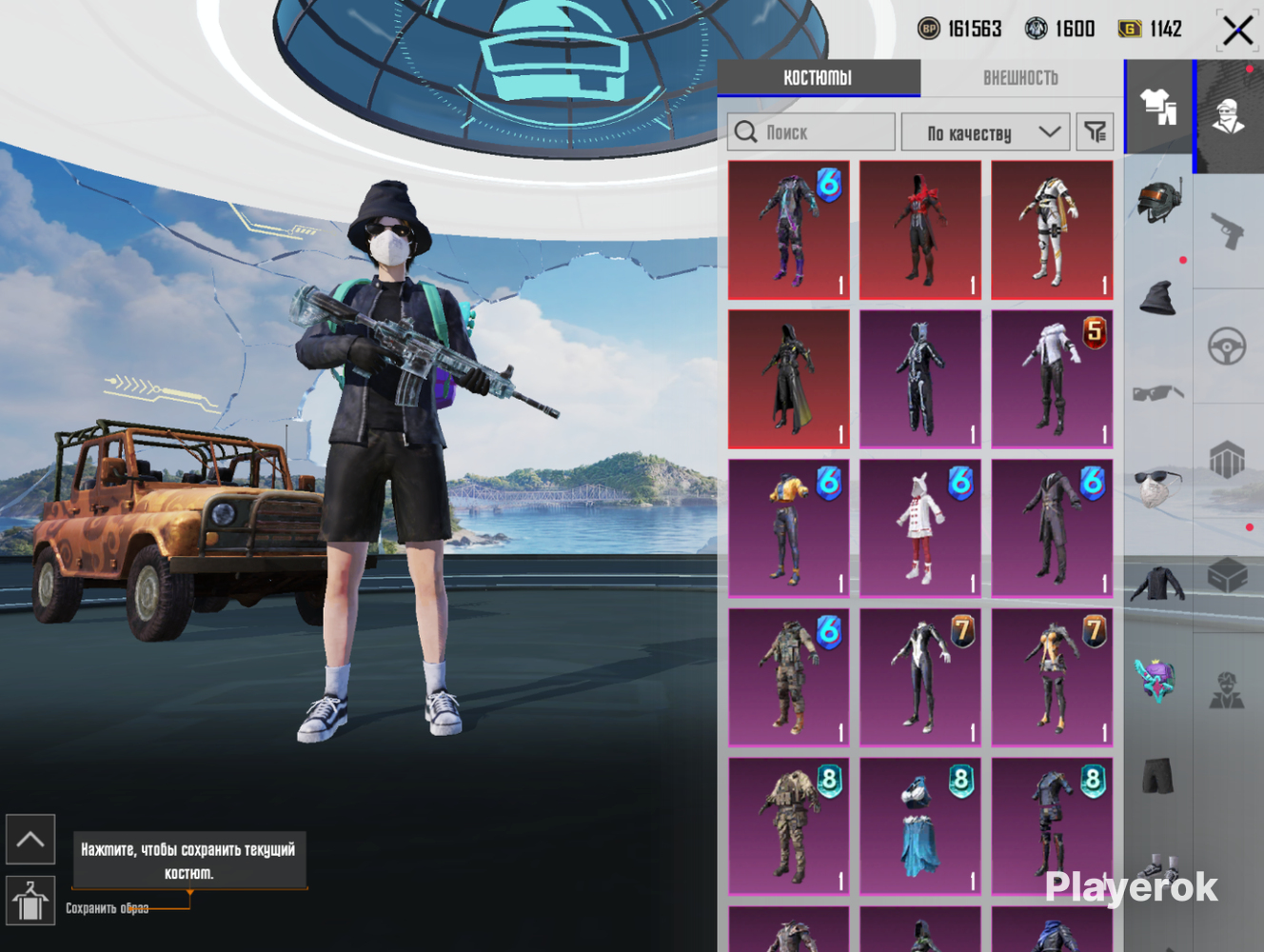Save the current outfit with hanger button
Screen dimensions: 1264x952
[30, 901]
